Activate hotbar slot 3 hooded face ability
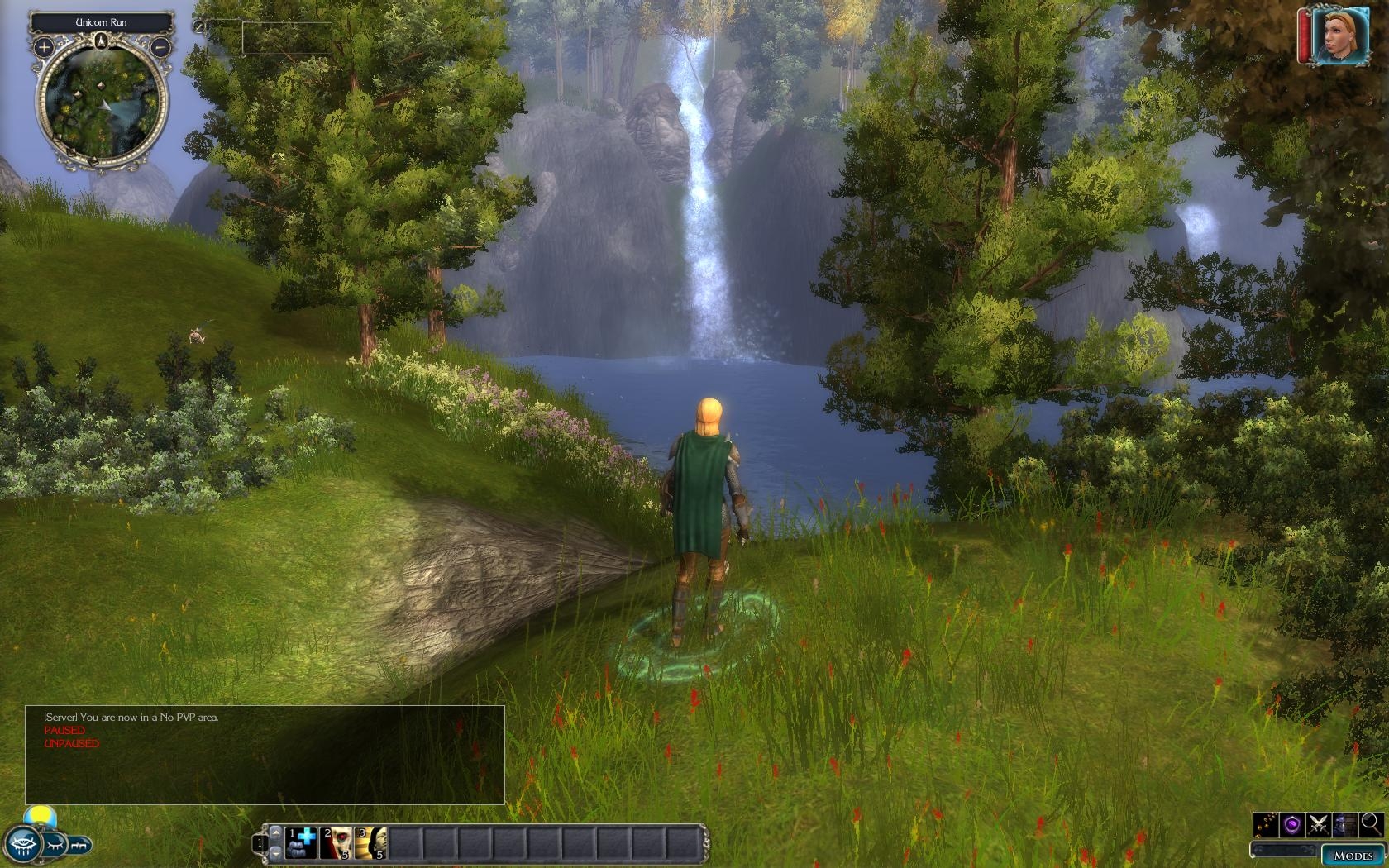 tap(370, 843)
